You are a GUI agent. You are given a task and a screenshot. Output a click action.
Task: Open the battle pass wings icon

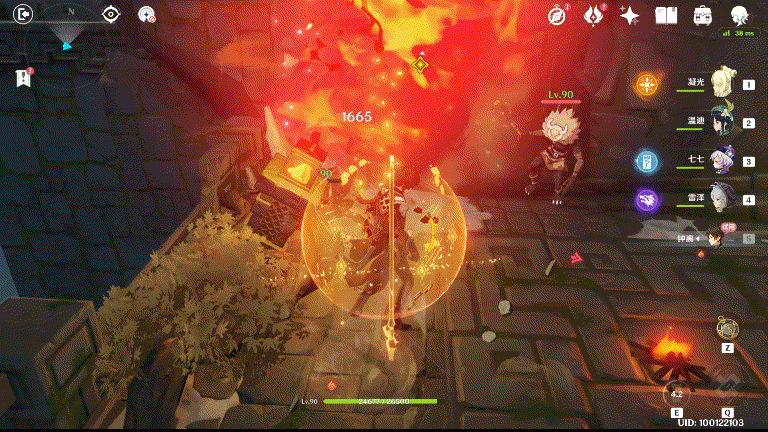[x=593, y=14]
